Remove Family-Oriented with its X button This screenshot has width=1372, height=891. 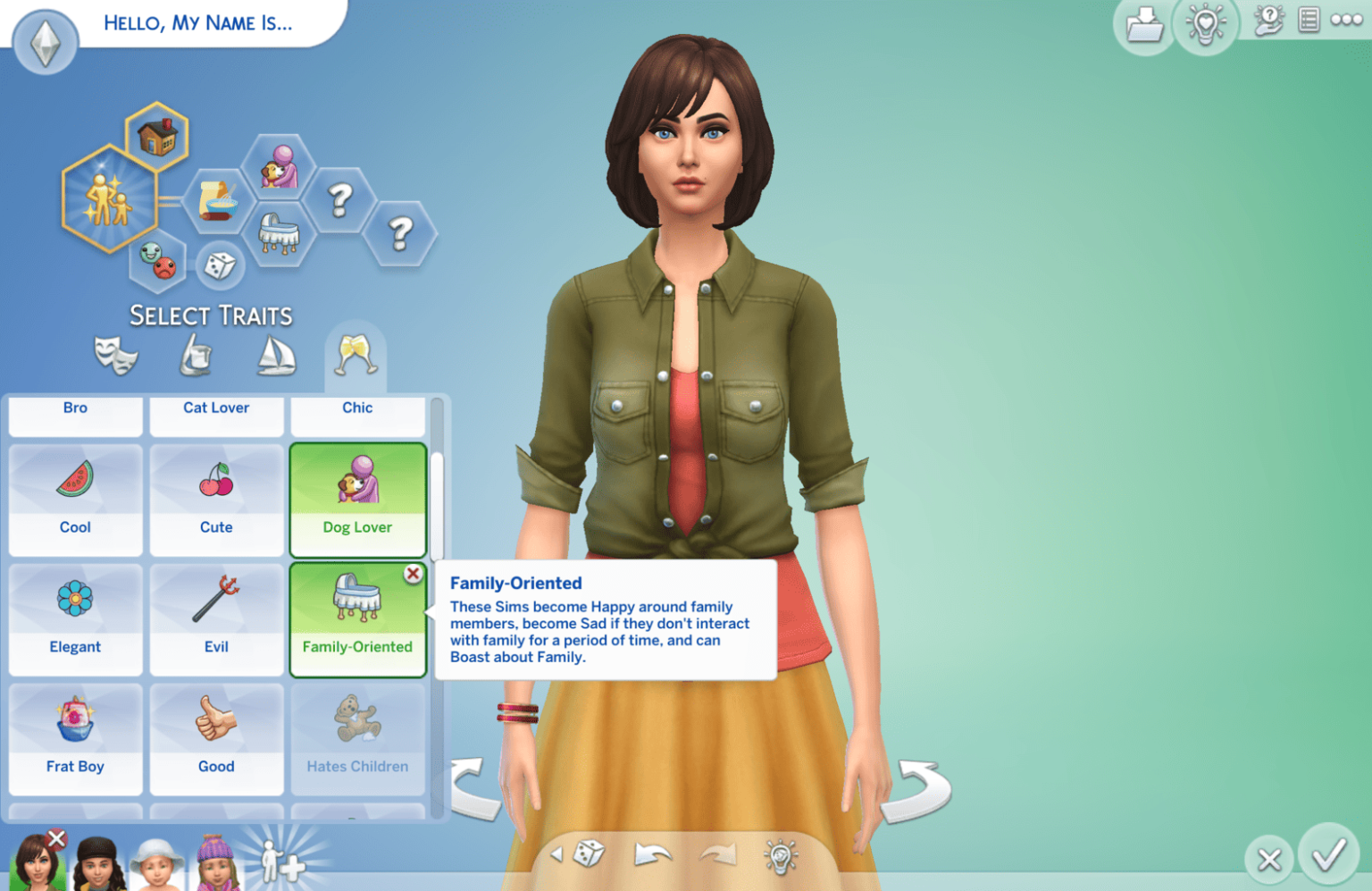413,575
